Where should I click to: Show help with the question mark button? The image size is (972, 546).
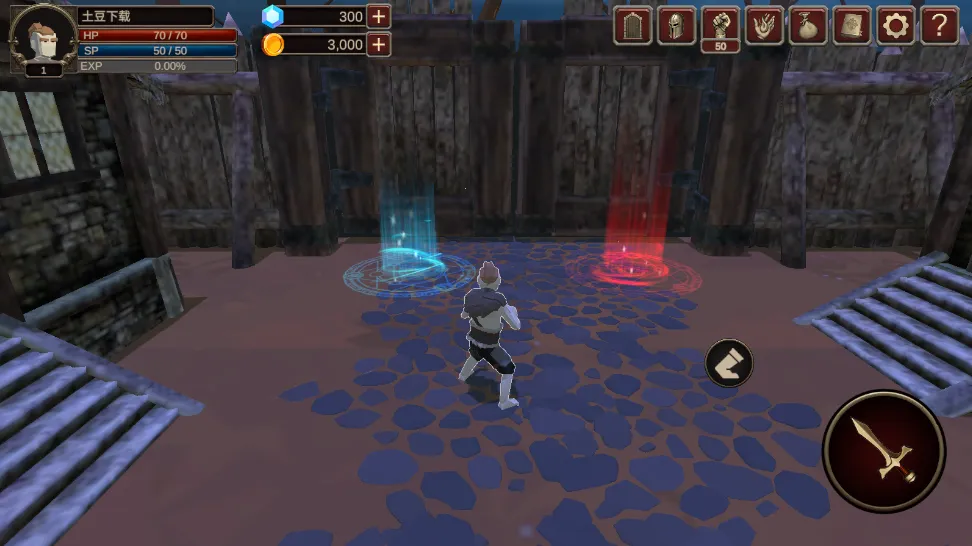coord(939,26)
